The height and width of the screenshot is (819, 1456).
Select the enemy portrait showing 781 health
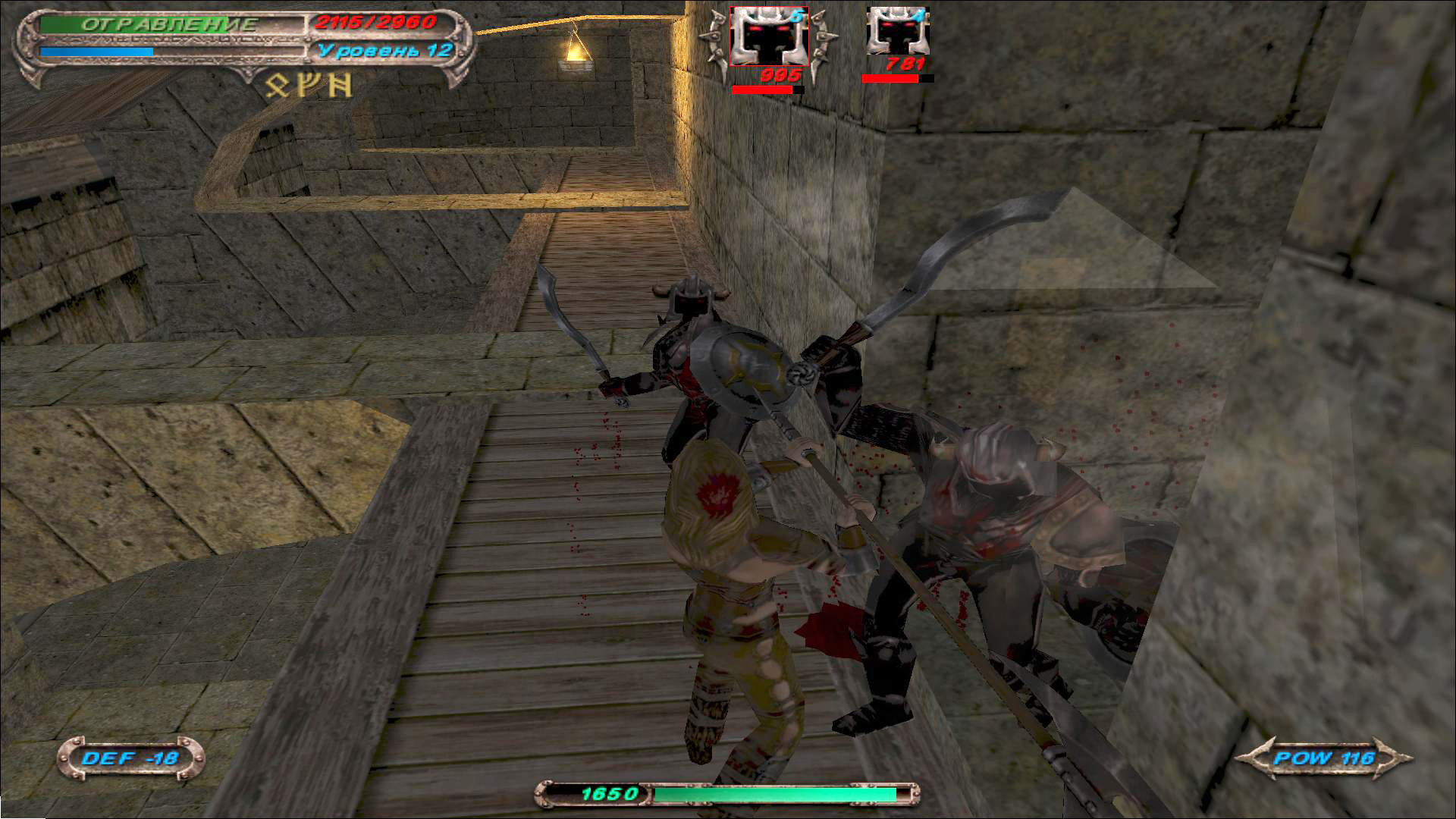tap(897, 32)
